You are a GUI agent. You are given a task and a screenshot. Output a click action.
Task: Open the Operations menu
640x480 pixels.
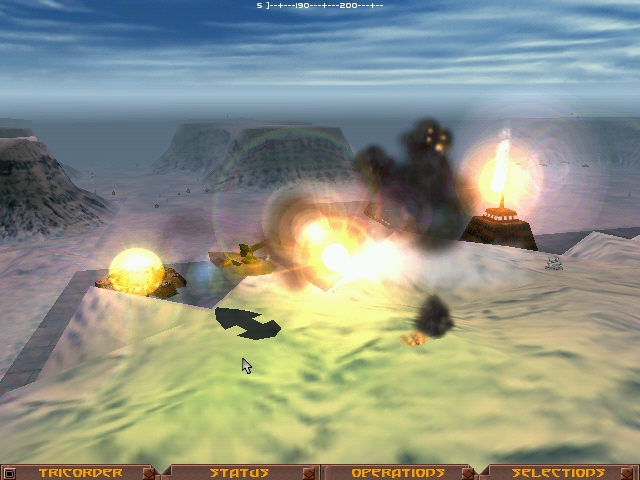click(x=398, y=473)
